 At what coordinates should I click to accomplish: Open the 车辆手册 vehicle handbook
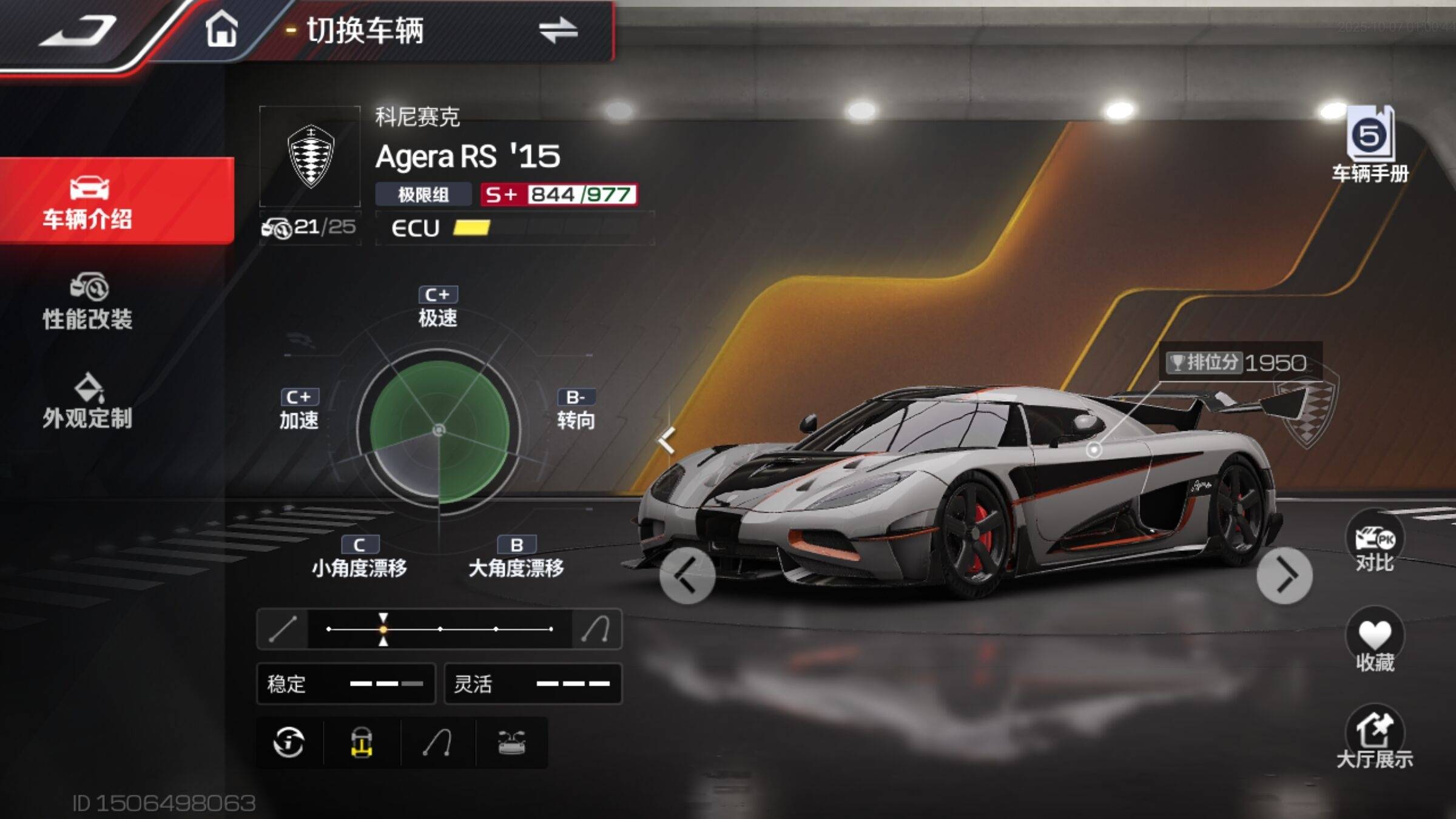1370,144
